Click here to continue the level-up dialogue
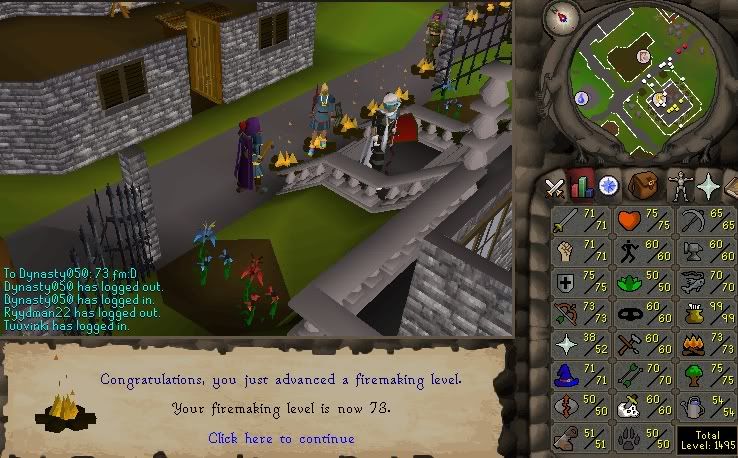 281,438
